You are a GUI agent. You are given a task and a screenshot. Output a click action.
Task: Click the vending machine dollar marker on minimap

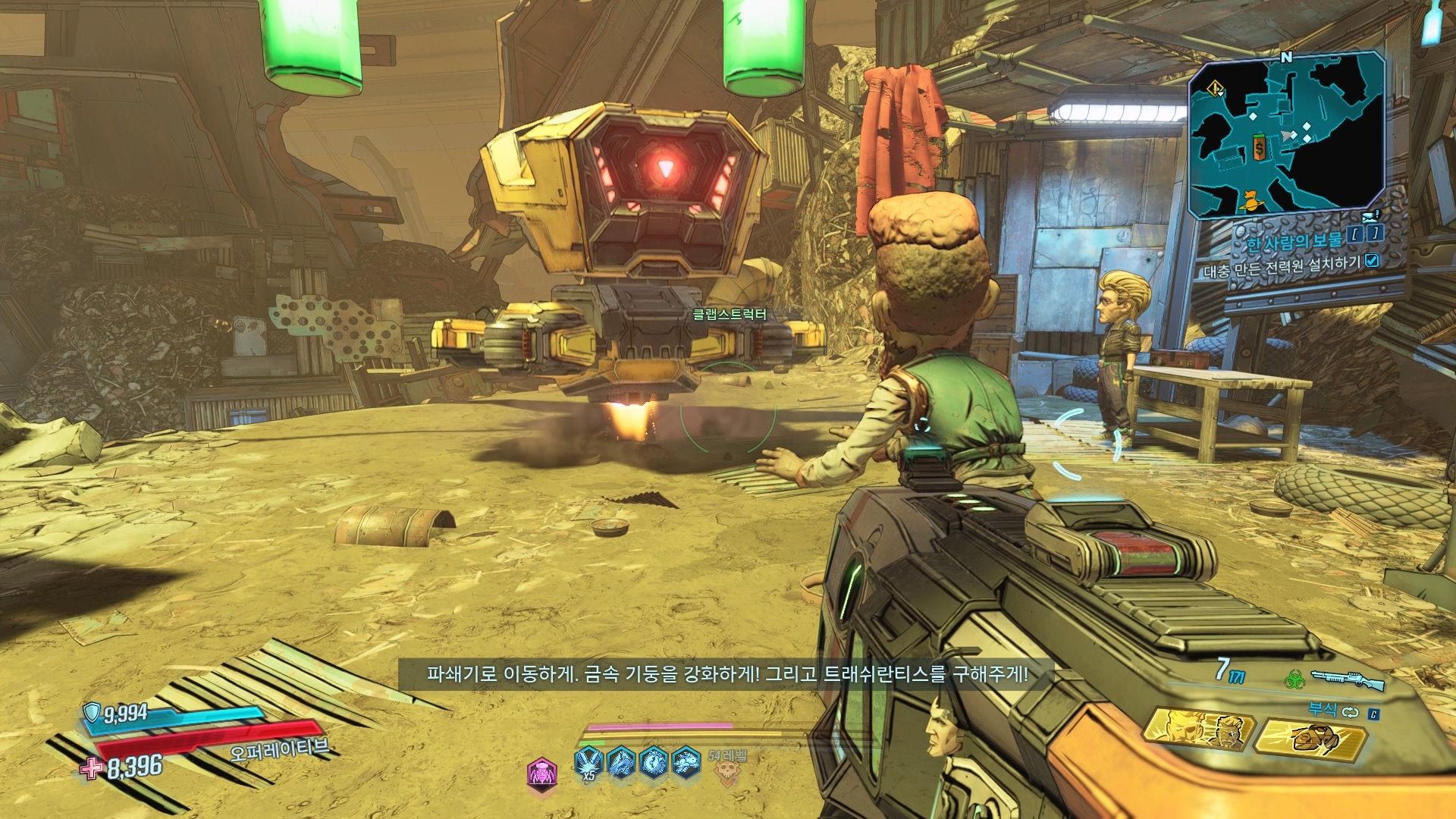(x=1260, y=148)
